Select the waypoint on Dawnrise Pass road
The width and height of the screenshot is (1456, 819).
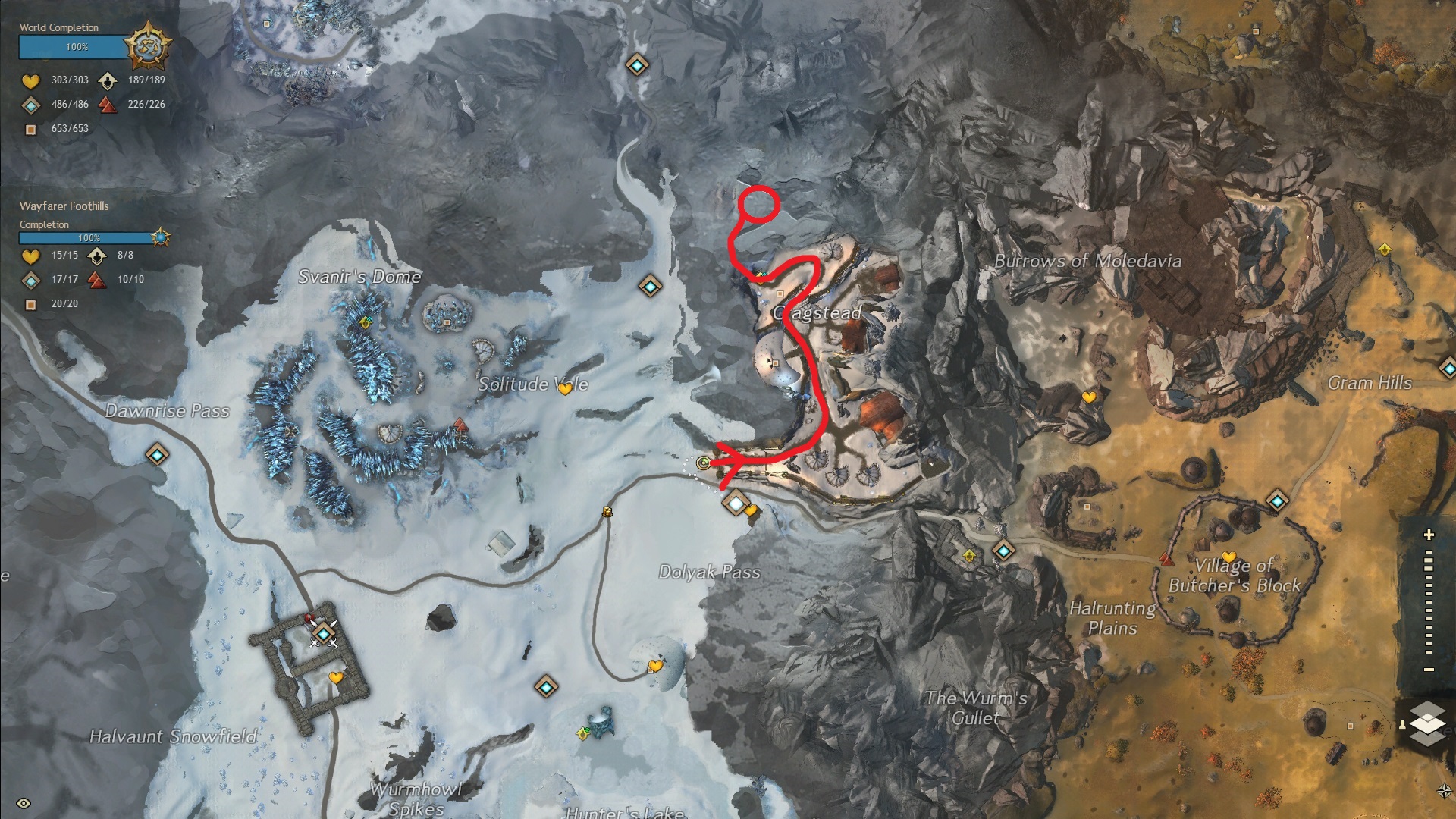(x=157, y=454)
